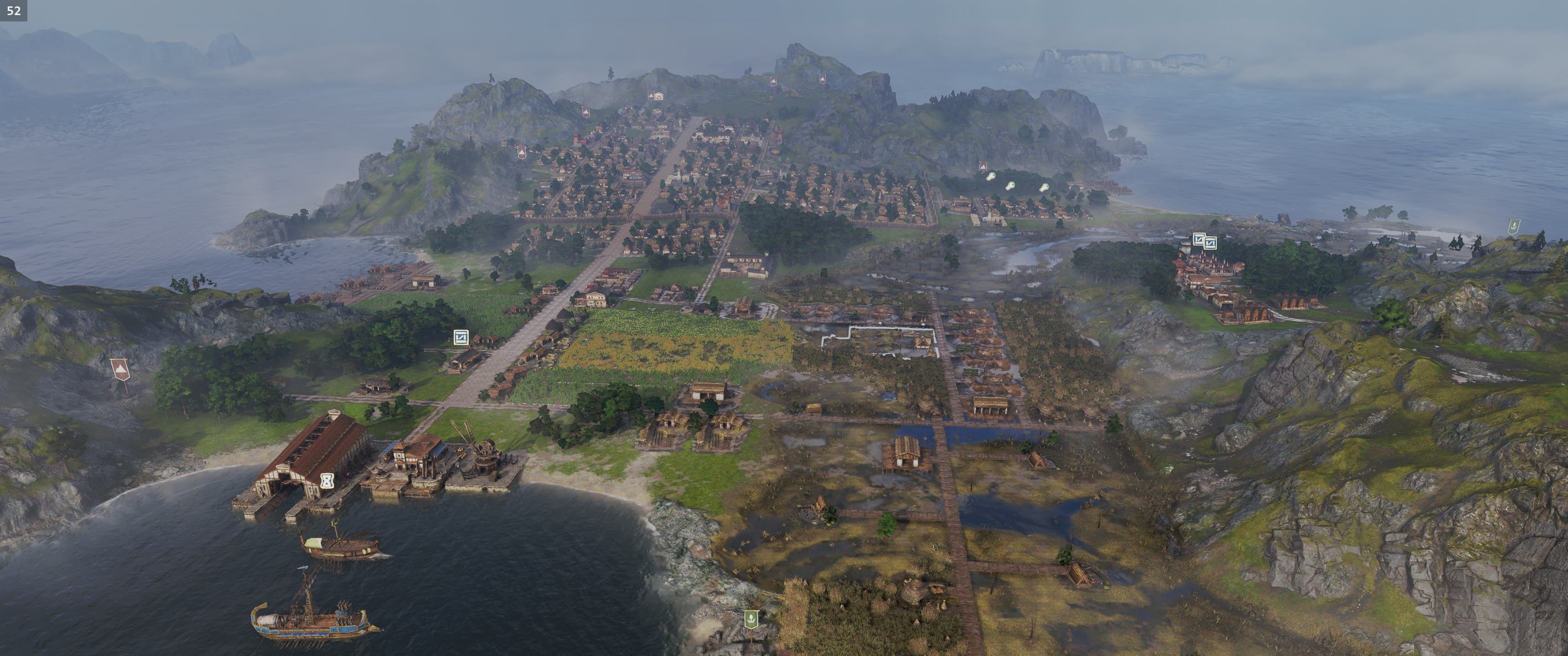Screen dimensions: 1568x656
Task: Click the upgrade arrow icon beside the paved road
Action: pos(461,336)
